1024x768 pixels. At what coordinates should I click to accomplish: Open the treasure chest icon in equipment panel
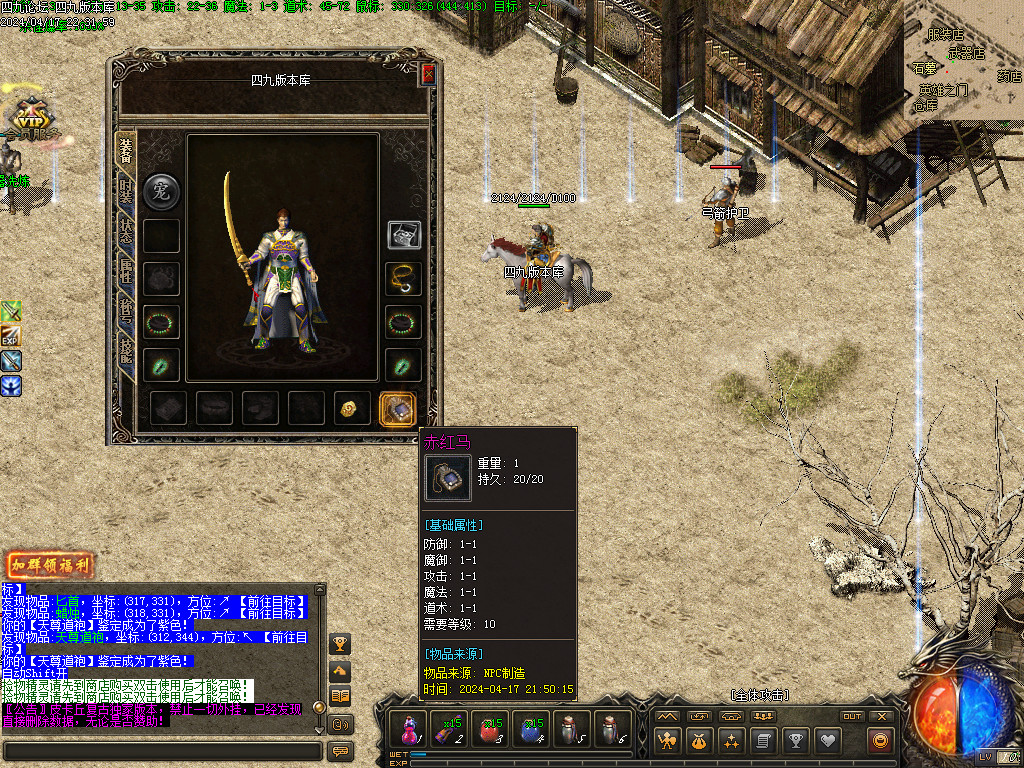click(404, 235)
